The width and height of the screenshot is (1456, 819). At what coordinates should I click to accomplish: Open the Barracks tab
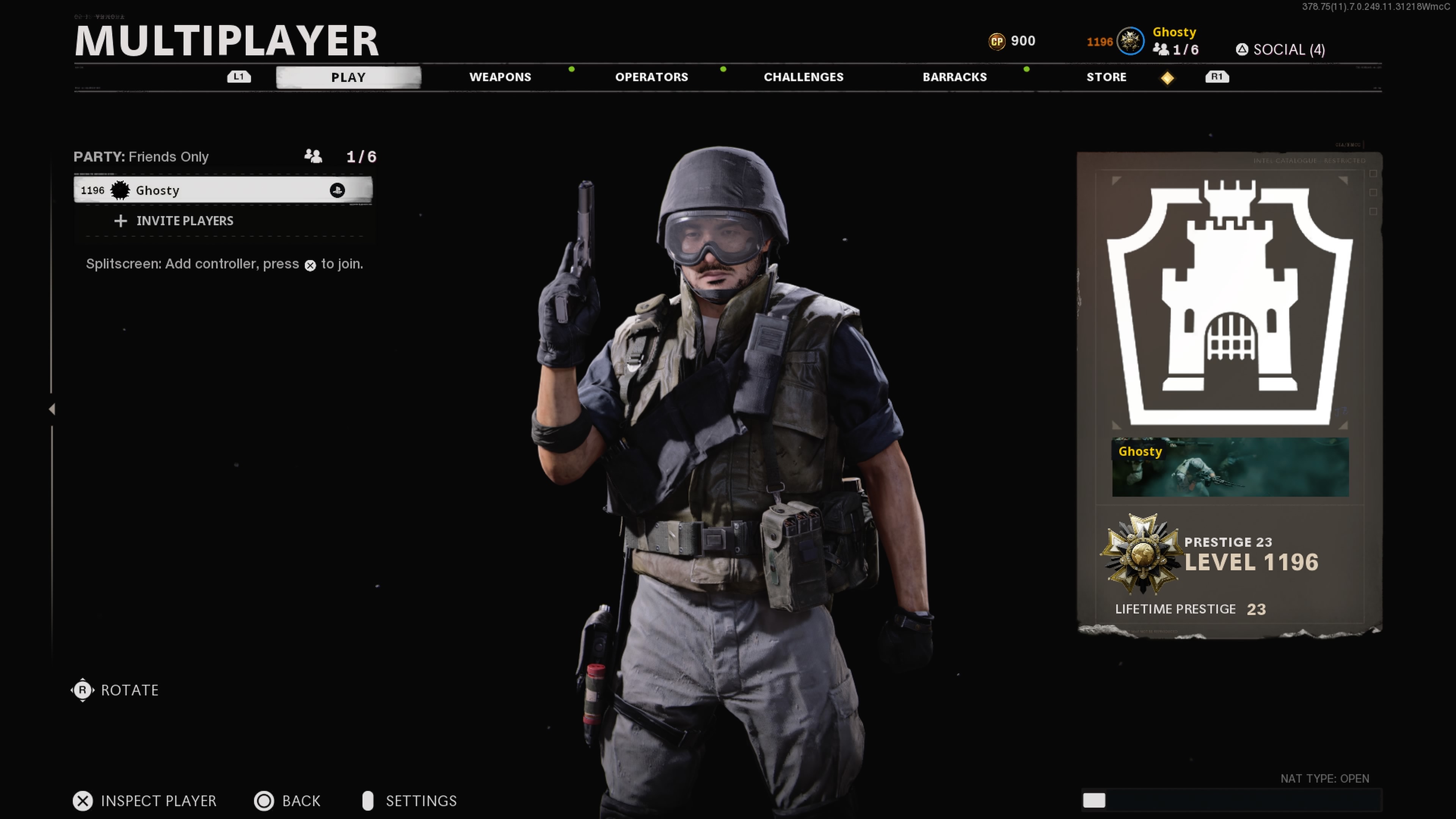[x=954, y=77]
